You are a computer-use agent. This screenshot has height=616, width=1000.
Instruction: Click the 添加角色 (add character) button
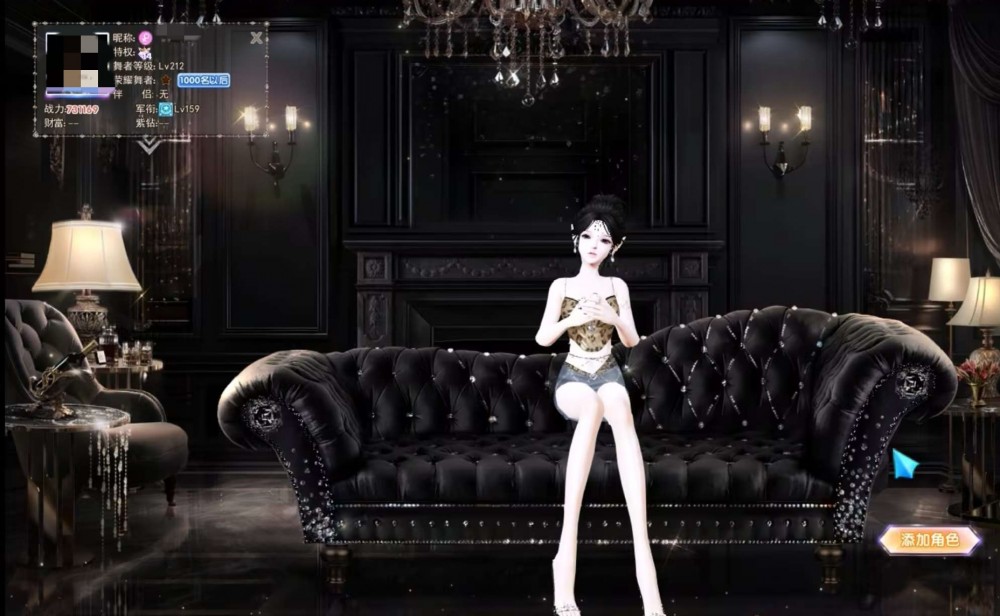pos(929,541)
